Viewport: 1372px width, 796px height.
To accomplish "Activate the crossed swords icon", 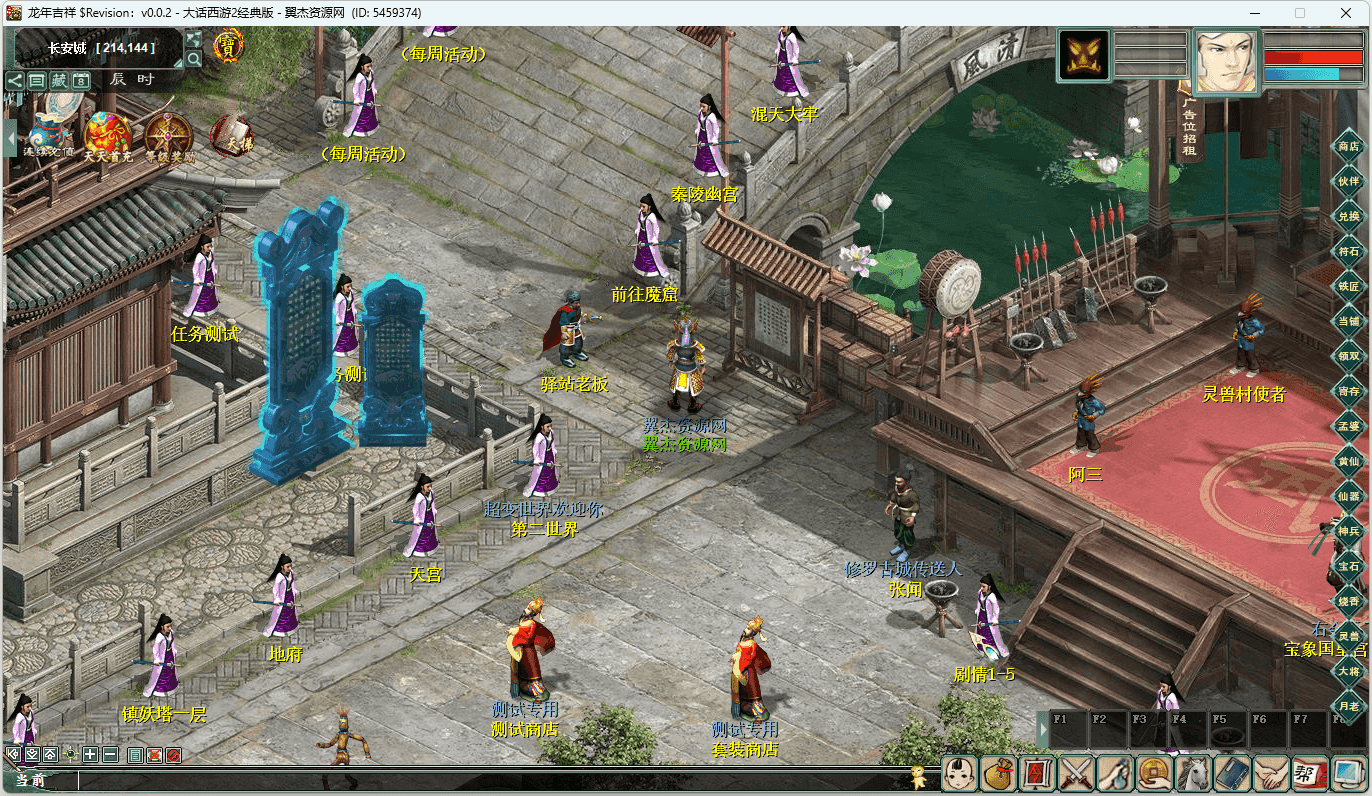I will tap(1076, 773).
